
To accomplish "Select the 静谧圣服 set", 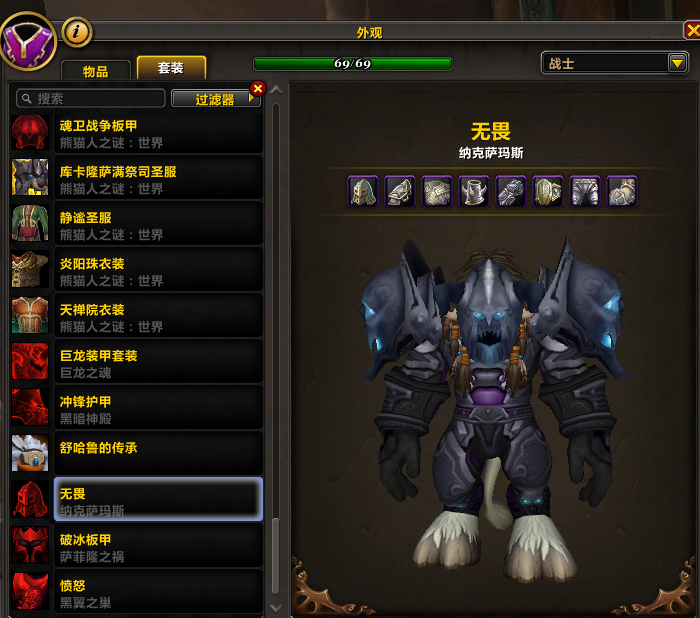I will coord(137,225).
